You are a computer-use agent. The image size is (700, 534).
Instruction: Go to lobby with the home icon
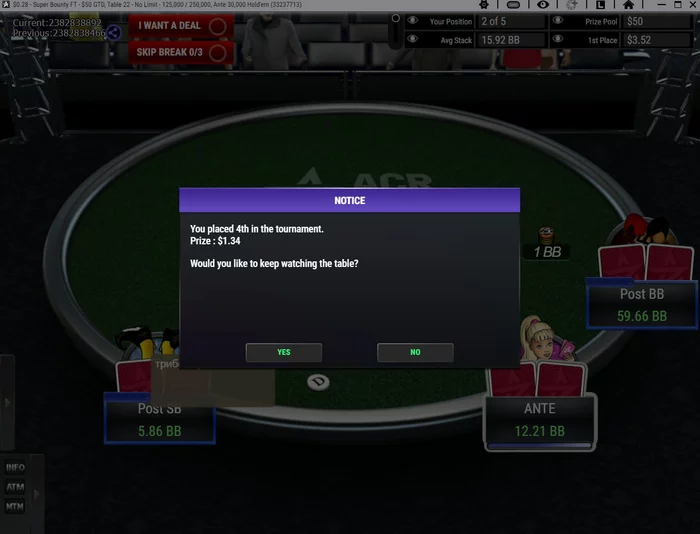[629, 5]
